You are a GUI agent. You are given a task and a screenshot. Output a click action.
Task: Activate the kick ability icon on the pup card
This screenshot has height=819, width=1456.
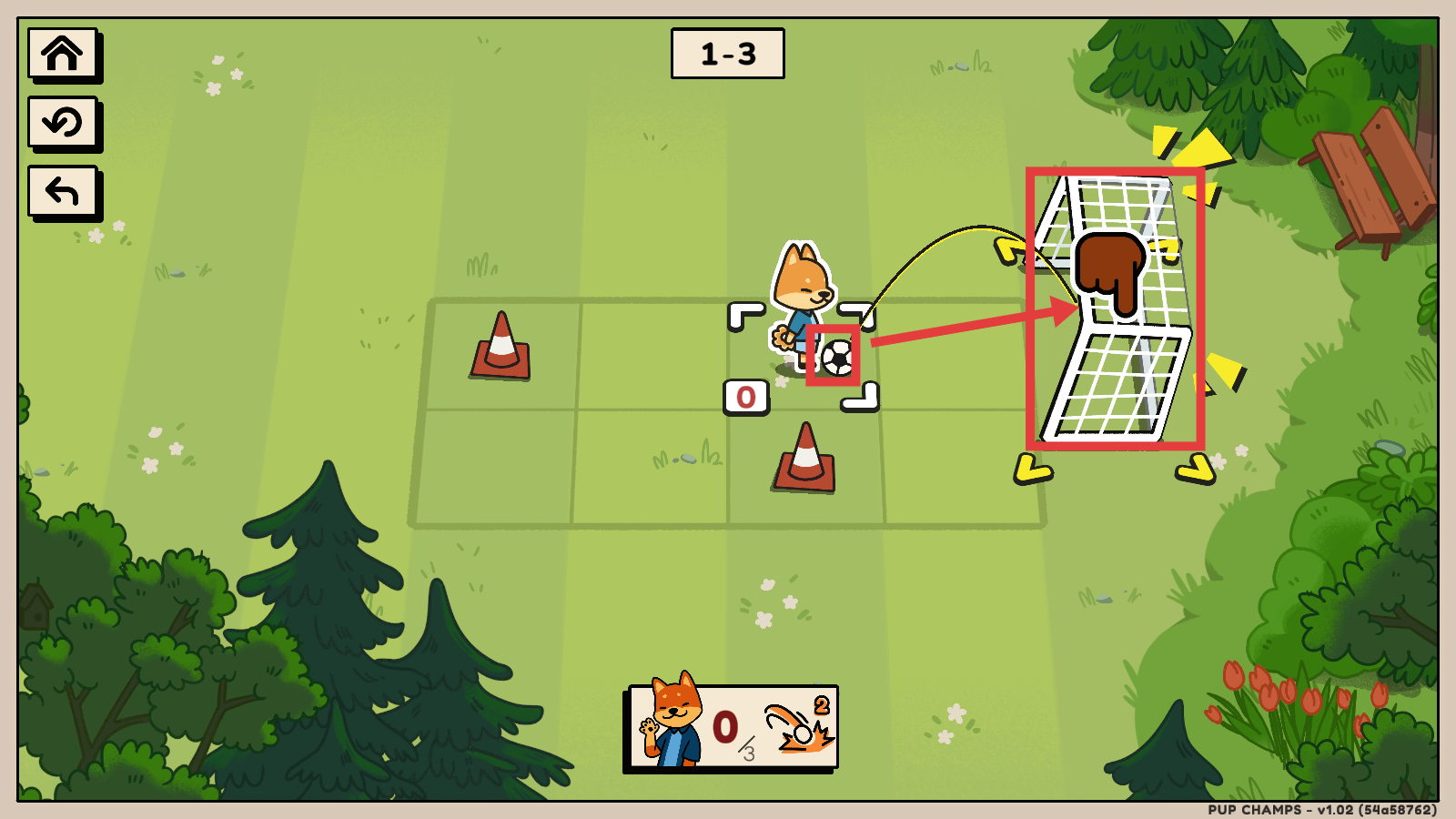[x=799, y=727]
